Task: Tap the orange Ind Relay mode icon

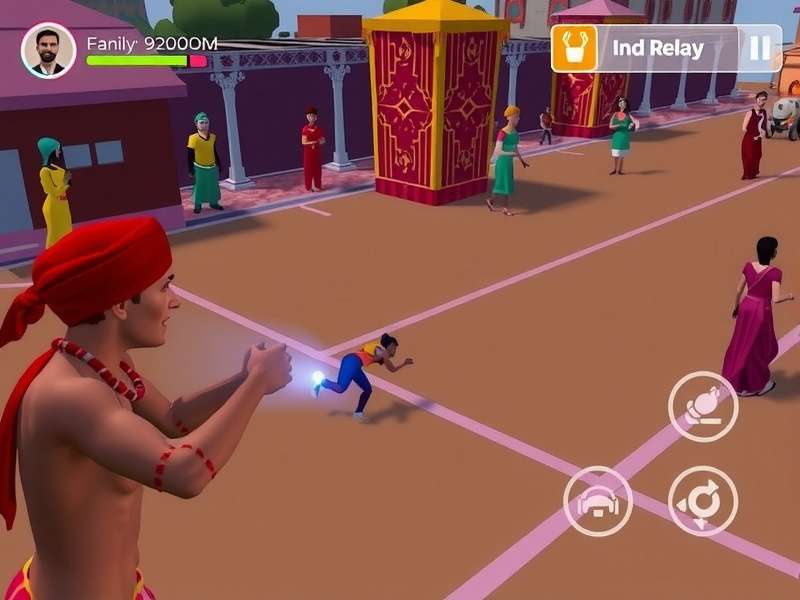Action: [x=574, y=48]
